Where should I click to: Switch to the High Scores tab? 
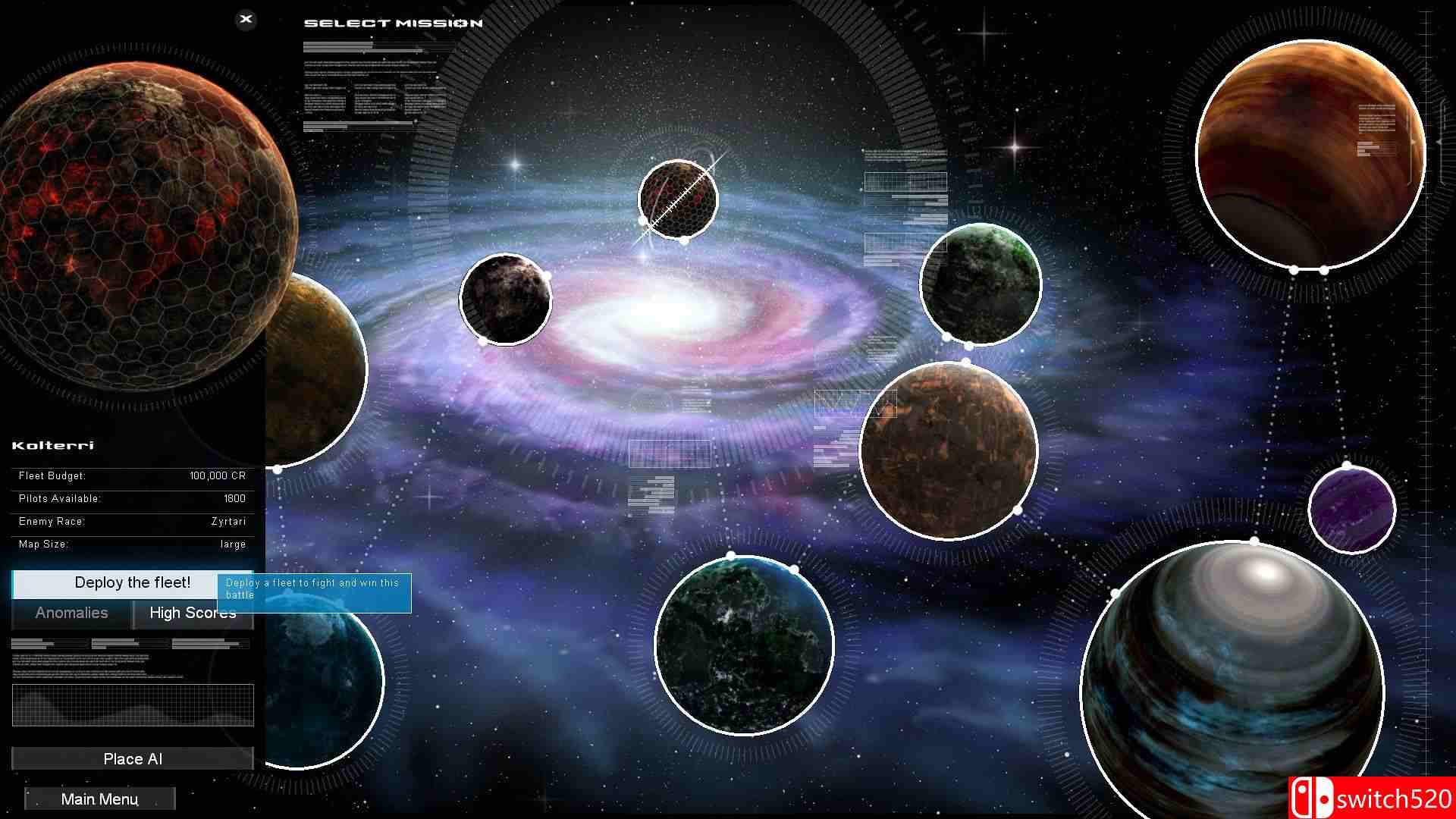point(193,613)
